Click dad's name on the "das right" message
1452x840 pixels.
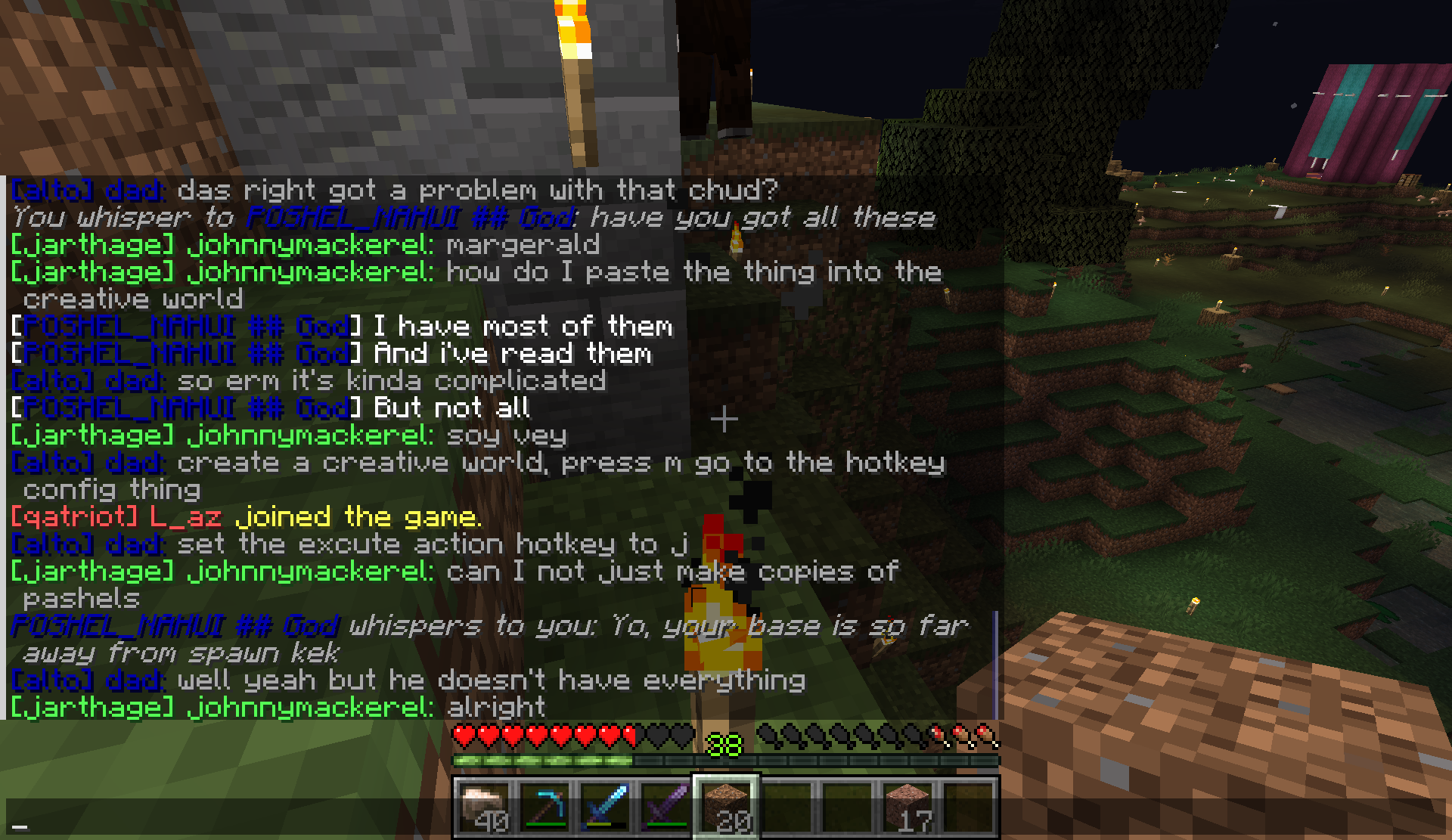click(135, 191)
